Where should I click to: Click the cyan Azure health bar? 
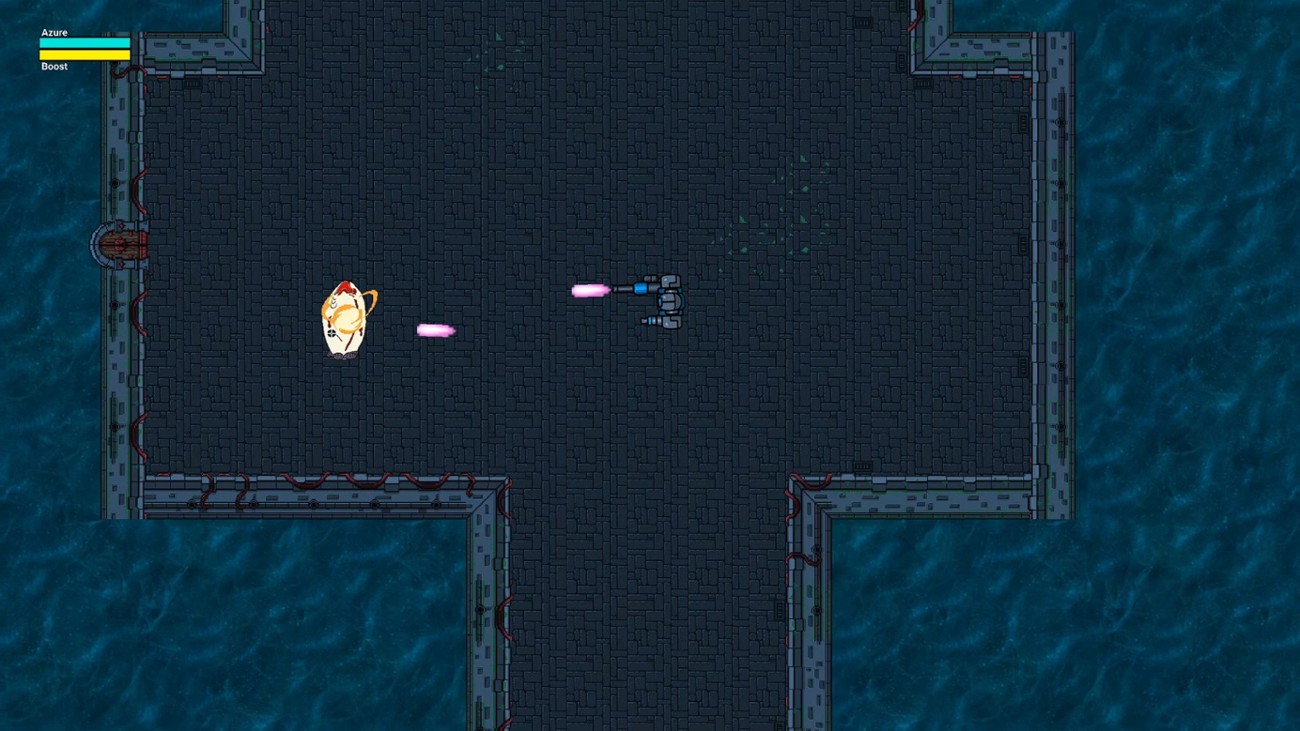pos(85,42)
